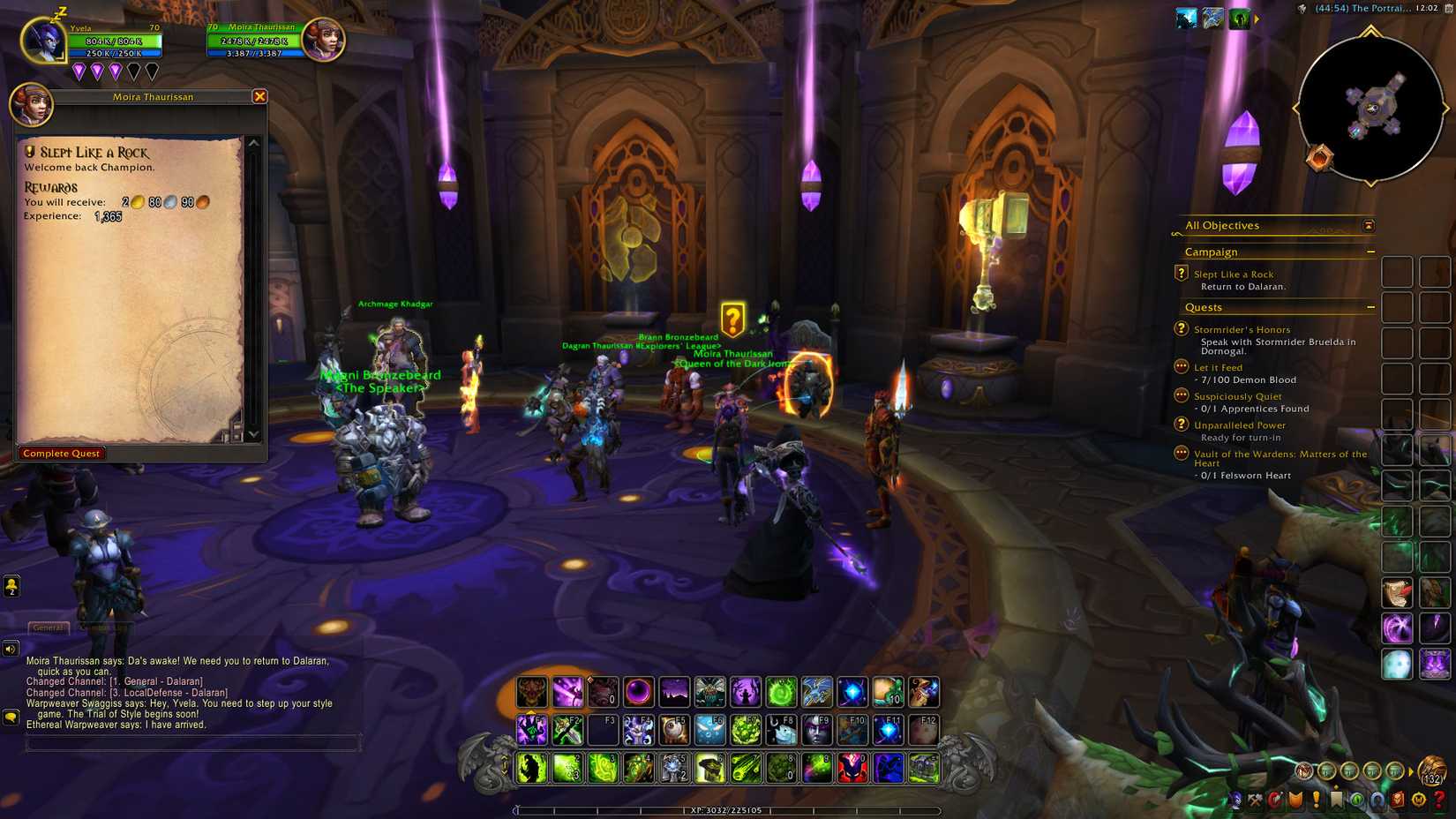The width and height of the screenshot is (1456, 819).
Task: Open the quest log via exclamation mark micro menu icon
Action: [1317, 799]
